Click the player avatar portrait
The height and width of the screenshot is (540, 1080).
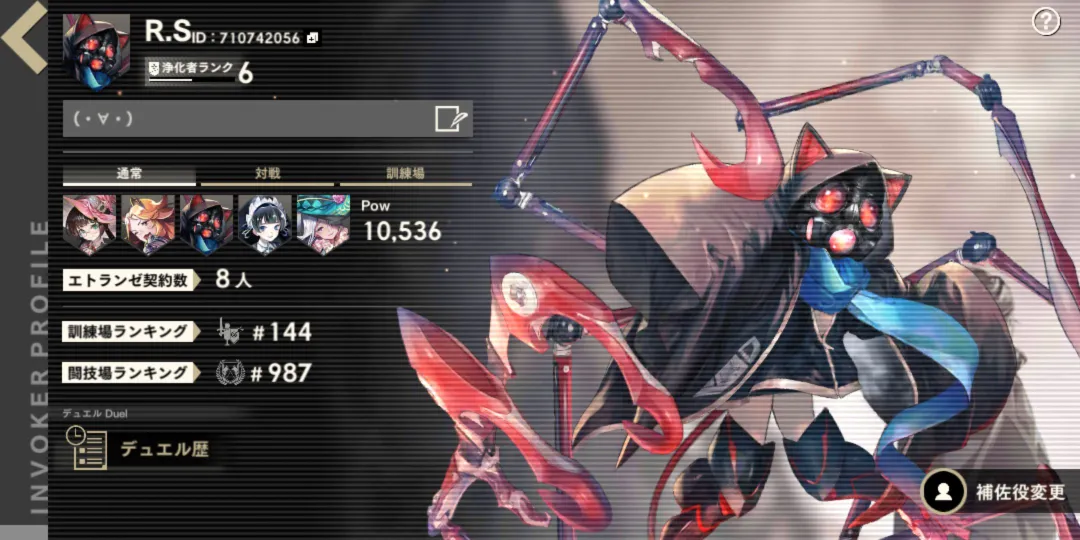tap(96, 50)
